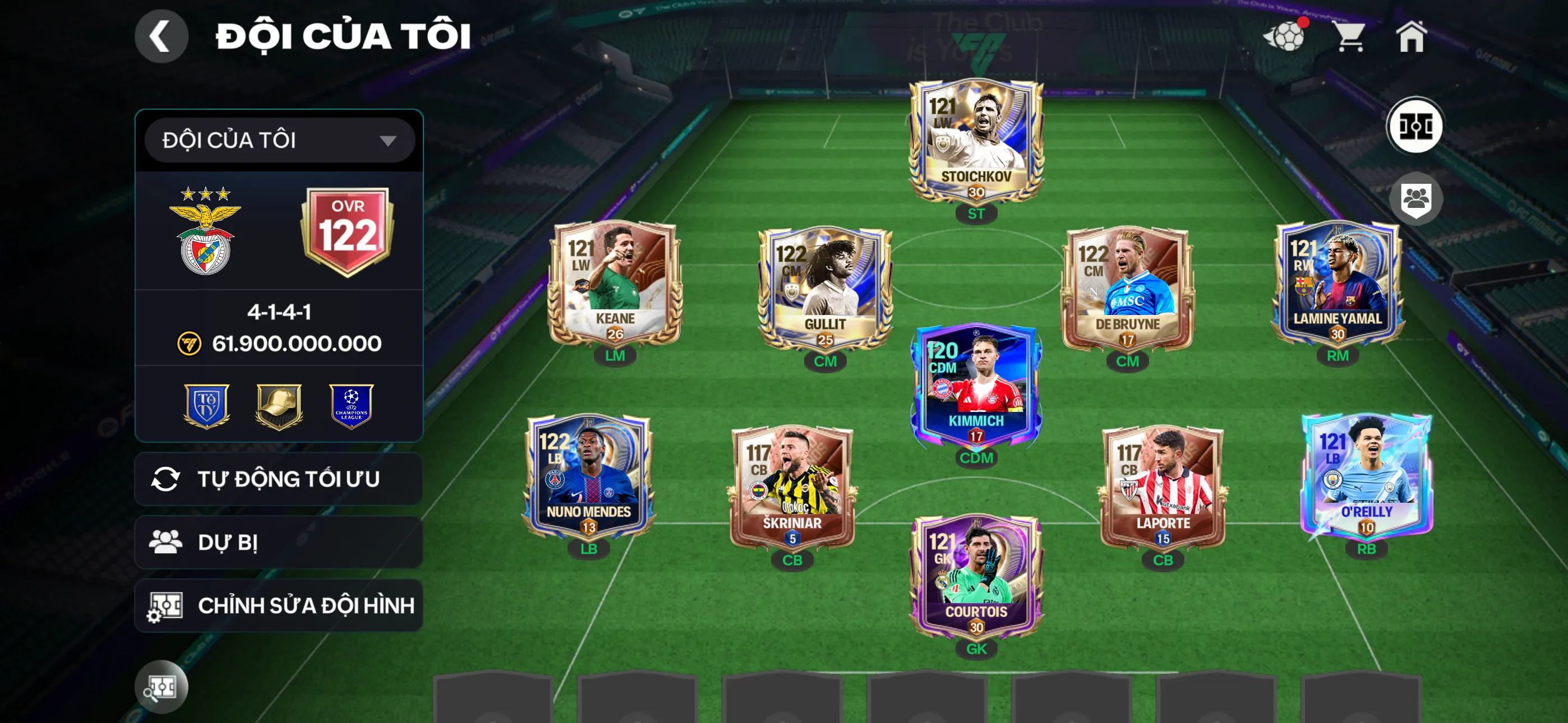Viewport: 1568px width, 723px height.
Task: Tap TỰ ĐỘNG TỐI ƯU to auto-optimize squad
Action: click(x=279, y=480)
